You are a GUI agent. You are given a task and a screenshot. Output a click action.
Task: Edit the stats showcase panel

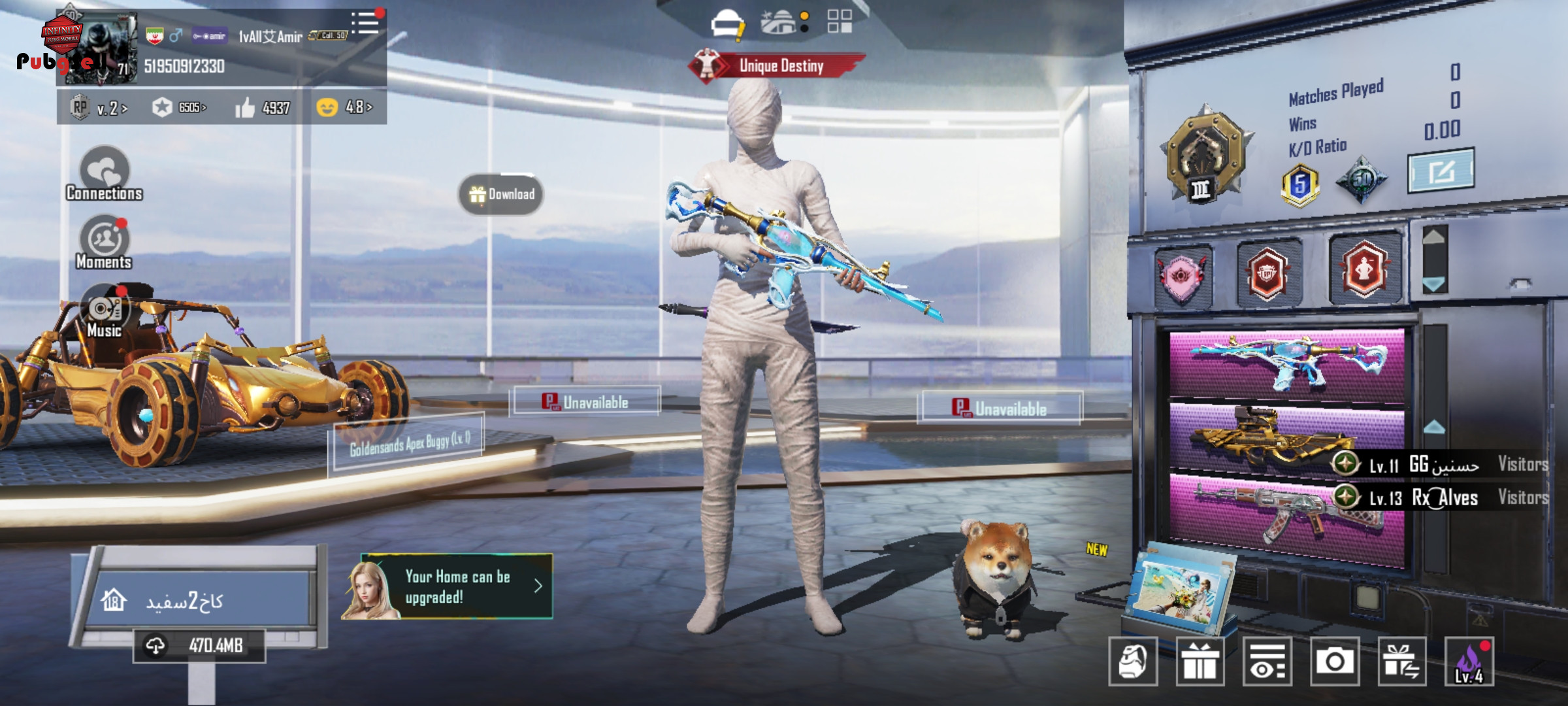1440,171
